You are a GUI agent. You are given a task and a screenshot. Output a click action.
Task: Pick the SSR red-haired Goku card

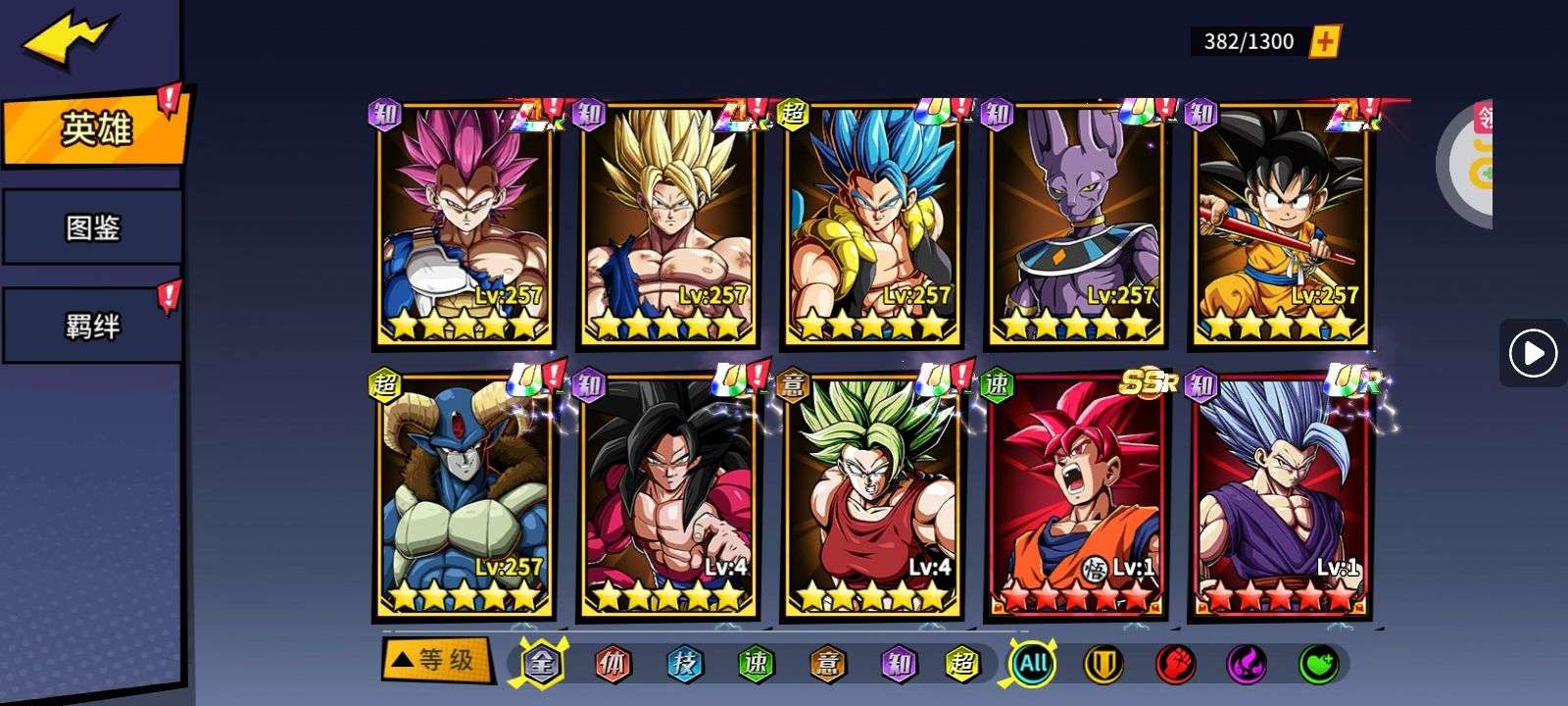[1076, 497]
